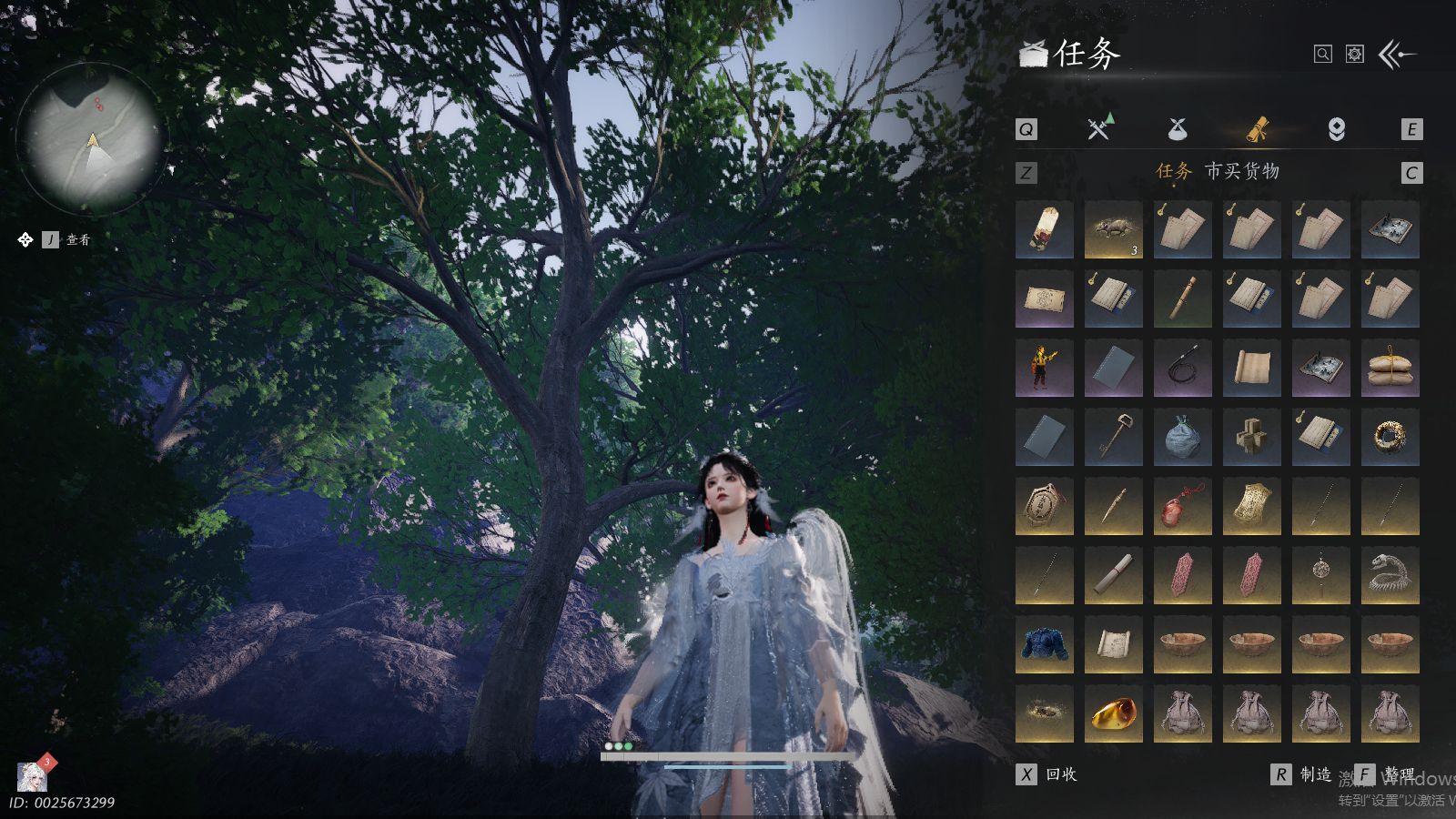Open the inventory search magnifier

(x=1322, y=55)
